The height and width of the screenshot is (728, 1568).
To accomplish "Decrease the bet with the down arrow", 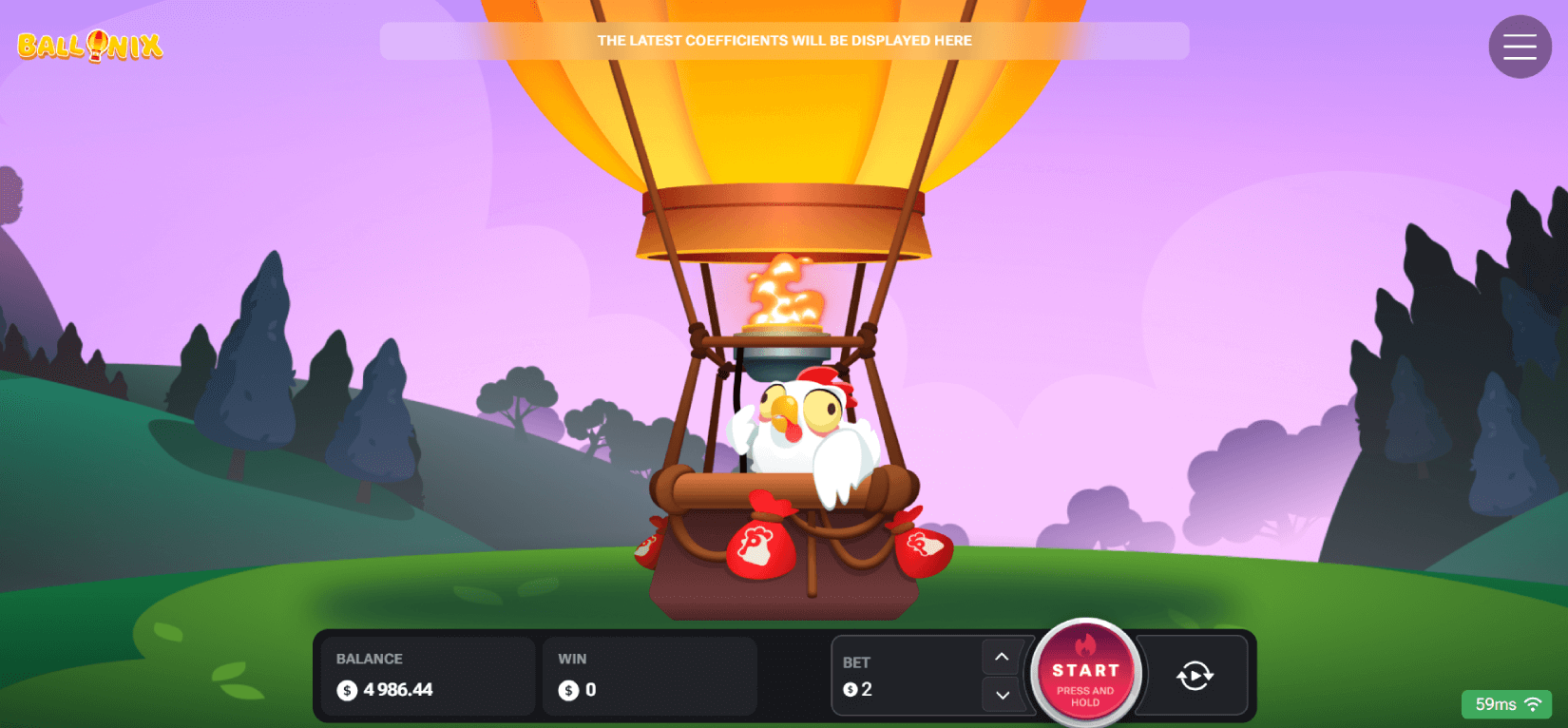I will coord(1002,695).
